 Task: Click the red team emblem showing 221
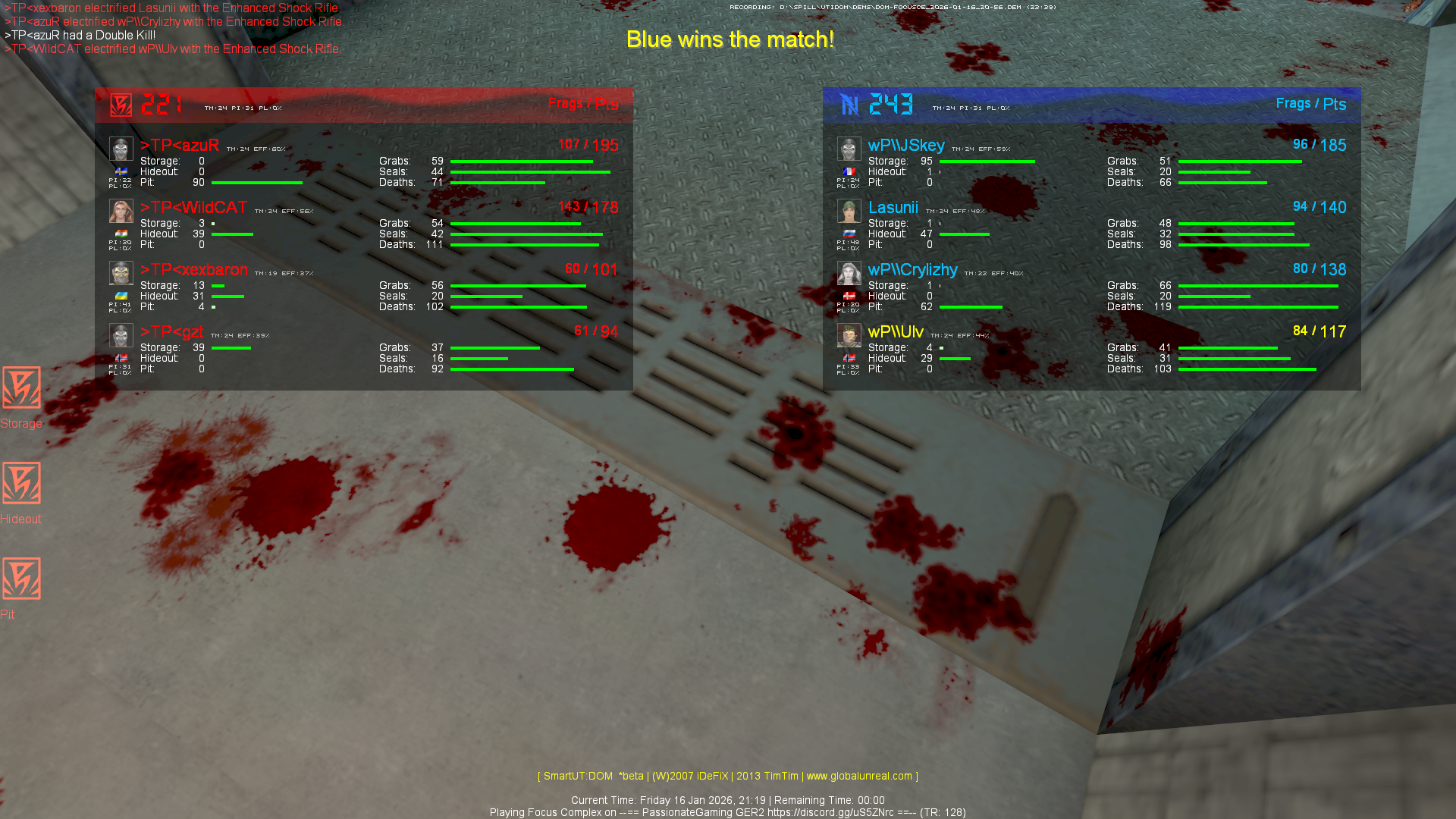click(x=121, y=105)
